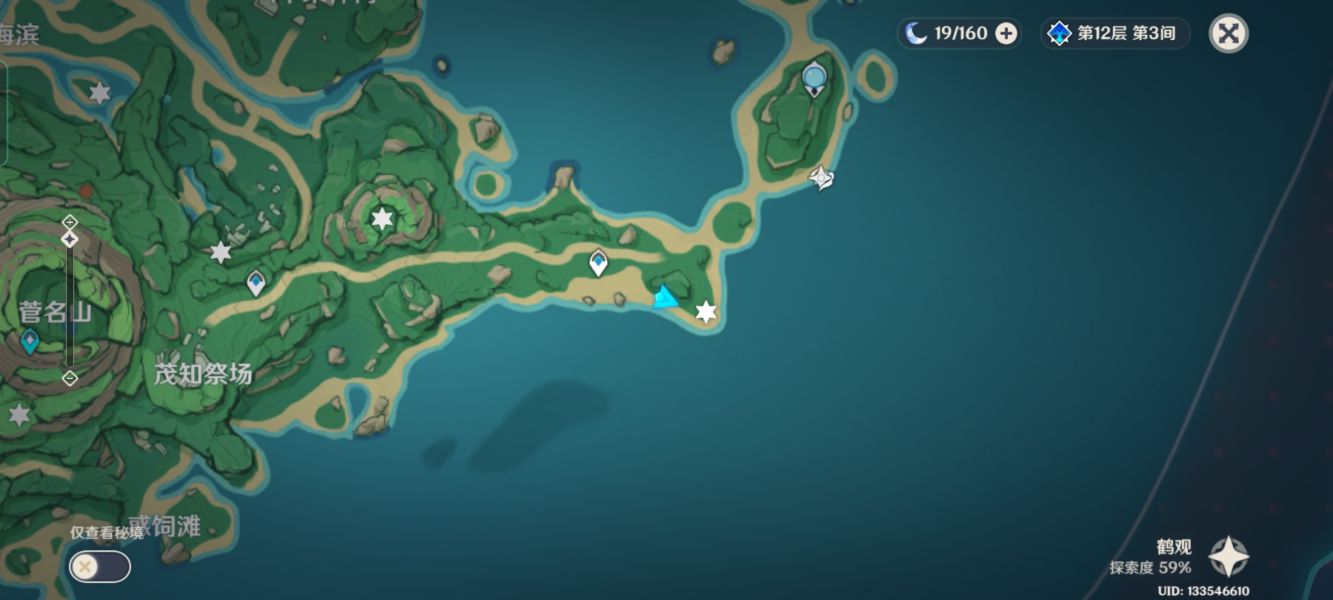The image size is (1333, 600).
Task: Select the star pin beside the player arrow
Action: coord(706,312)
